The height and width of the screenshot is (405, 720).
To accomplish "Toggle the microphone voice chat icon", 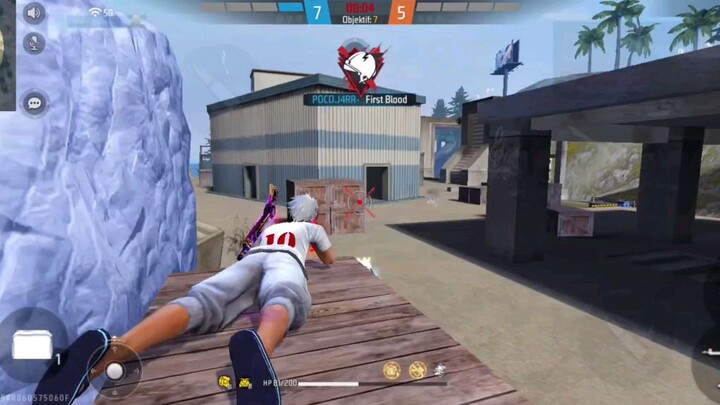I will point(34,43).
